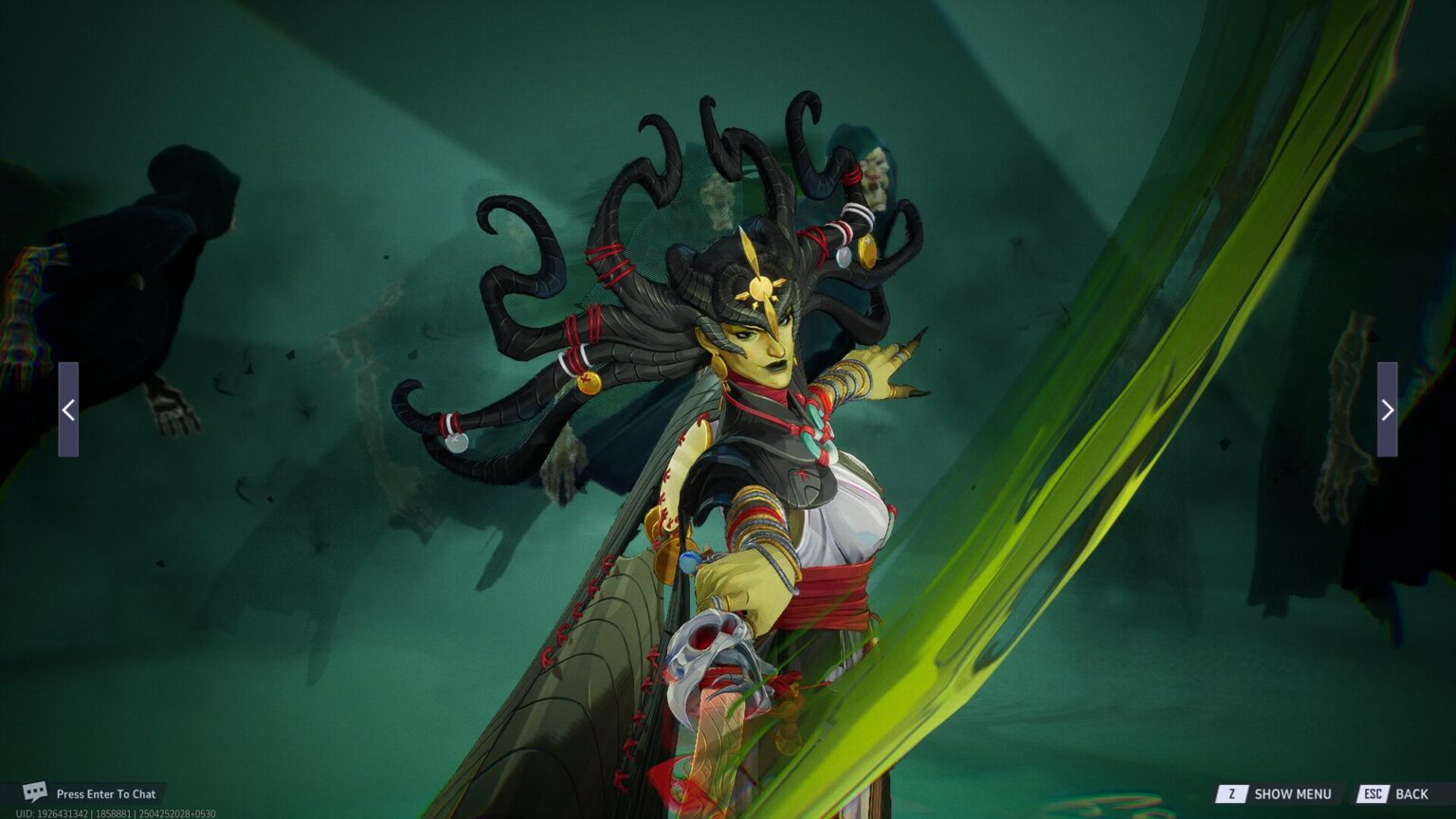Advance to the next image with right arrow
The image size is (1456, 819).
pos(1387,409)
